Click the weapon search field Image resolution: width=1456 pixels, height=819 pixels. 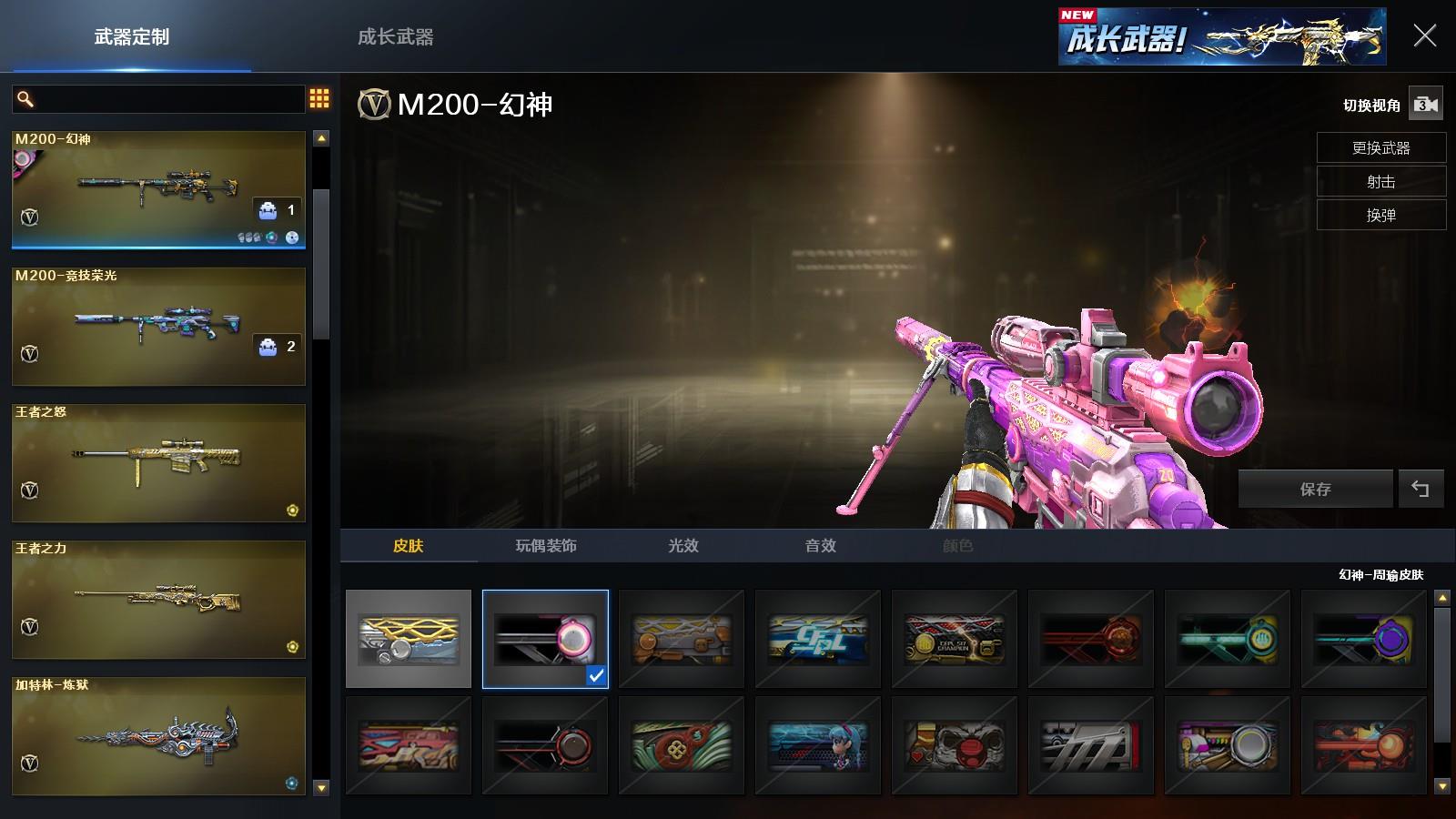coord(168,98)
